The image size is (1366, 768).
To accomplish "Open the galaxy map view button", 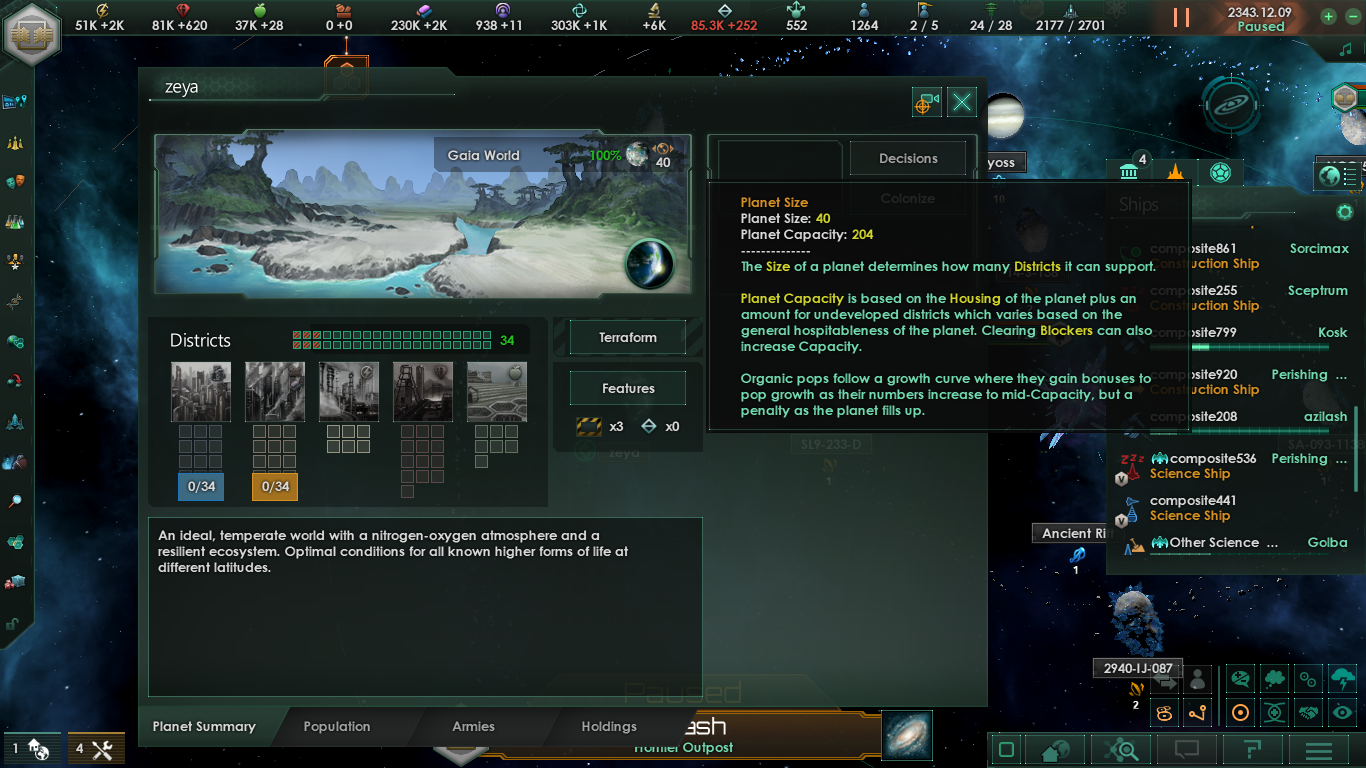I will pos(908,735).
